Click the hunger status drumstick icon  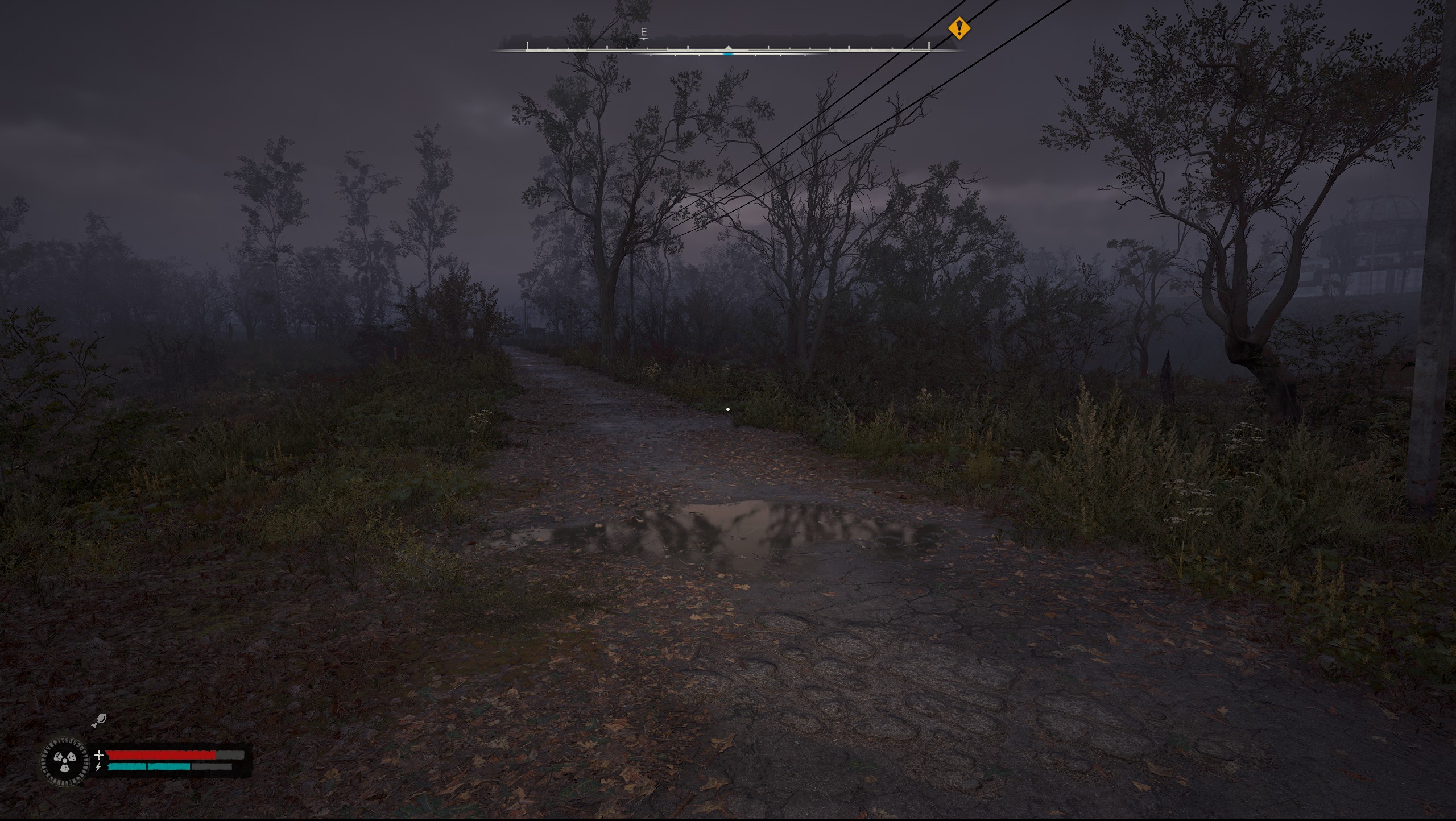coord(98,720)
